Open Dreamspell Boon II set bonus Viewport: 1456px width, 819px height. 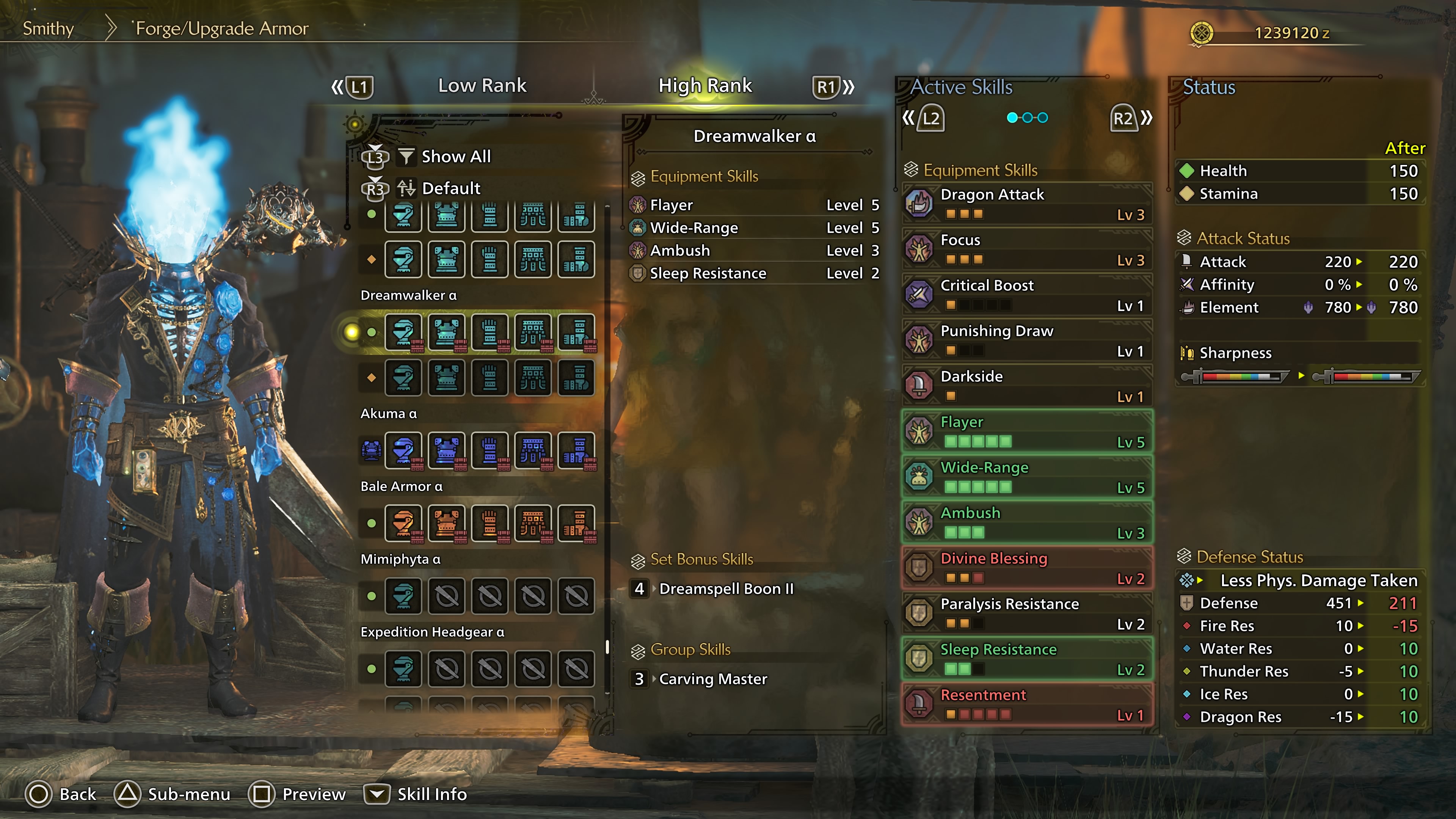726,589
